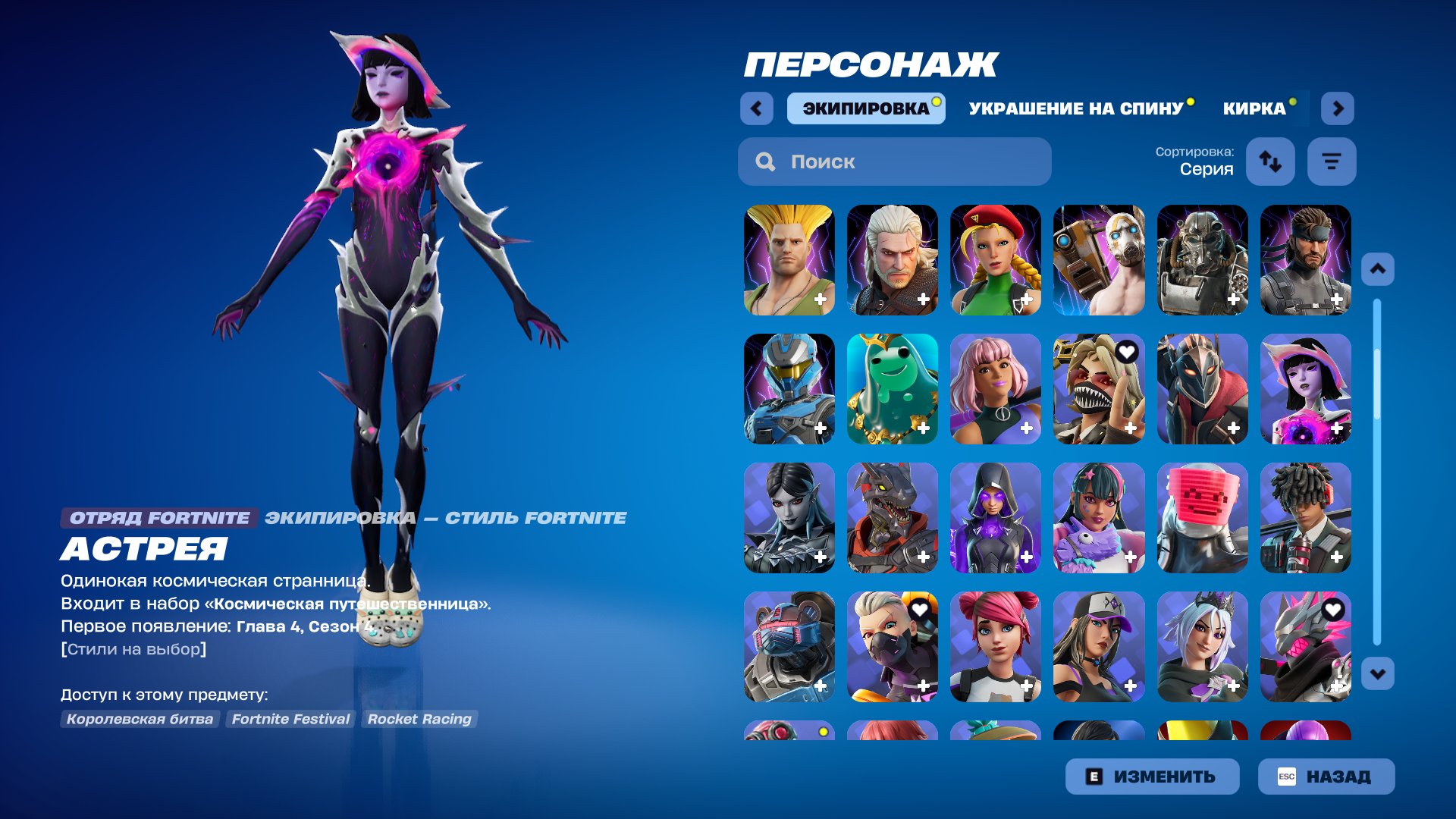This screenshot has width=1456, height=819.
Task: Focus the Поиск search field
Action: pos(895,162)
